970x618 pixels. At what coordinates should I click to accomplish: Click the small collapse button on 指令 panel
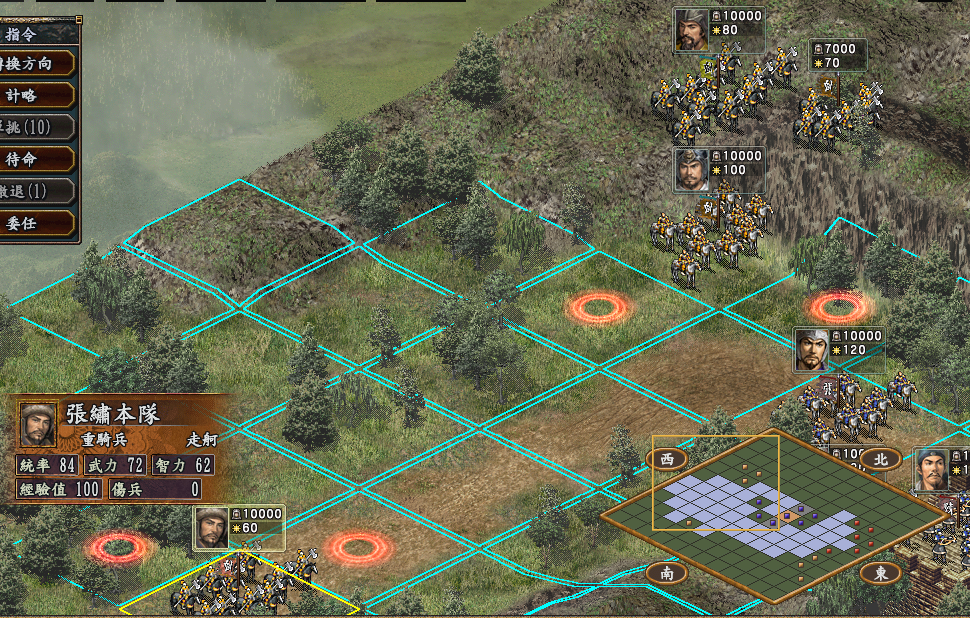click(x=79, y=19)
